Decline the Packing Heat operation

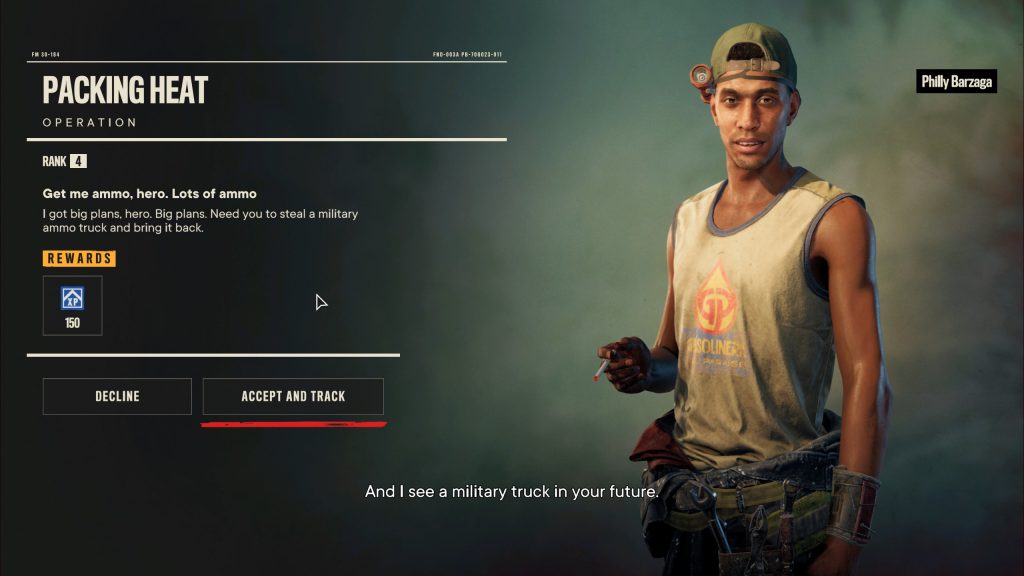click(117, 396)
